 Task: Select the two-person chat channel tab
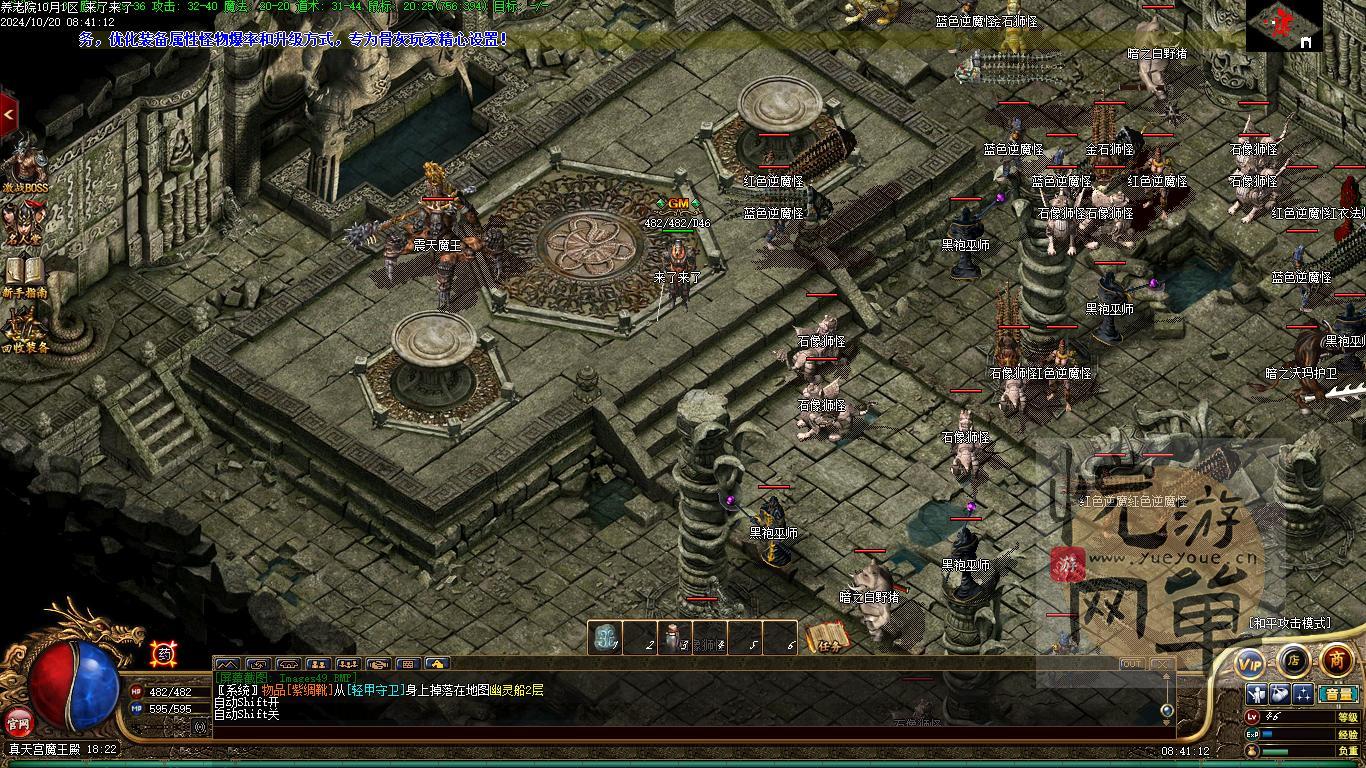click(x=318, y=664)
